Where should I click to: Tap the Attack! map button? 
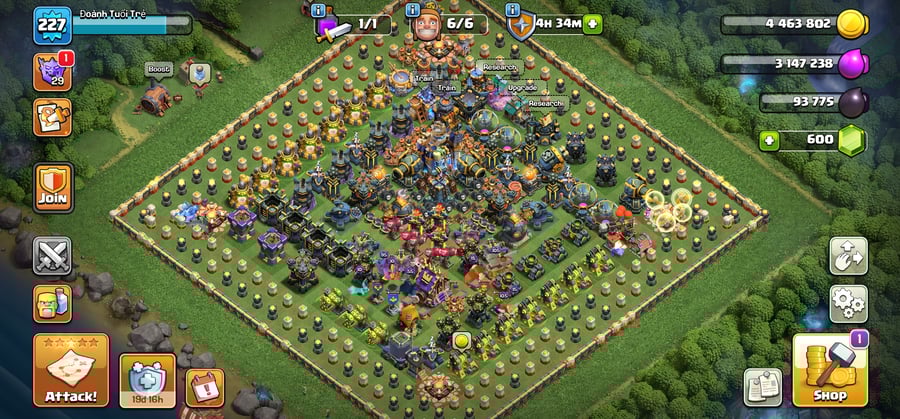(x=71, y=371)
